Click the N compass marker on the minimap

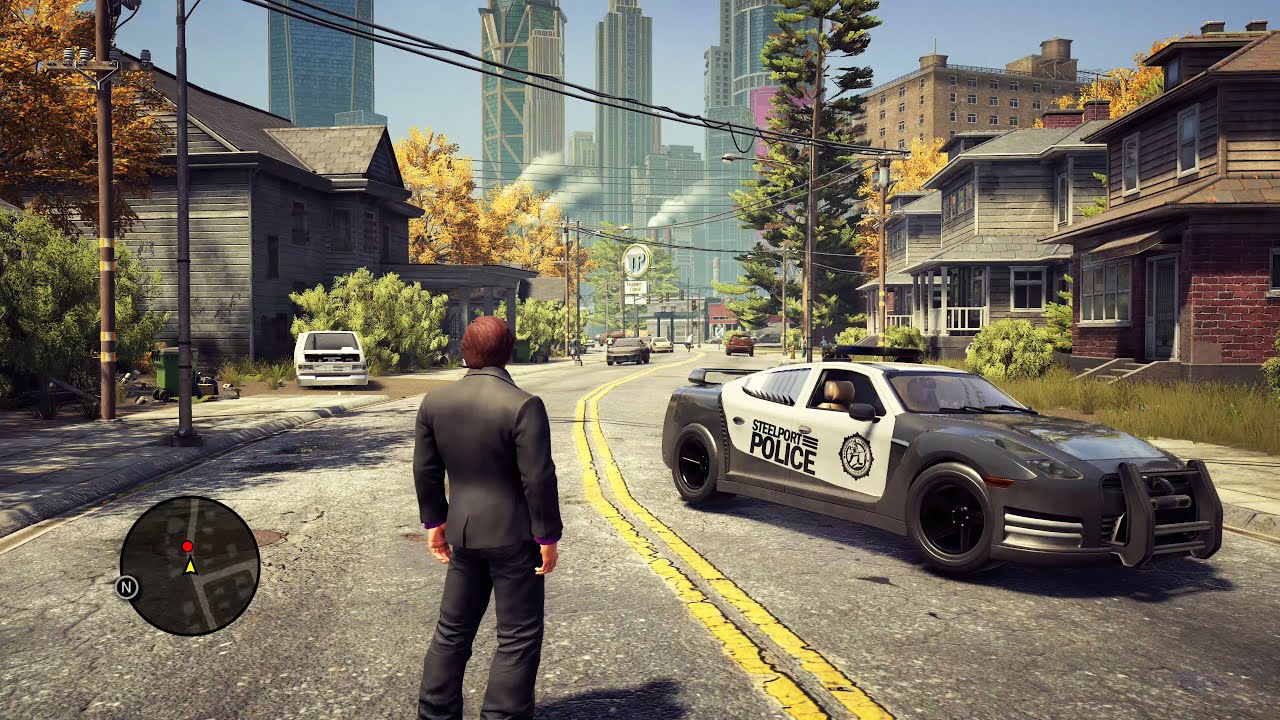click(127, 587)
